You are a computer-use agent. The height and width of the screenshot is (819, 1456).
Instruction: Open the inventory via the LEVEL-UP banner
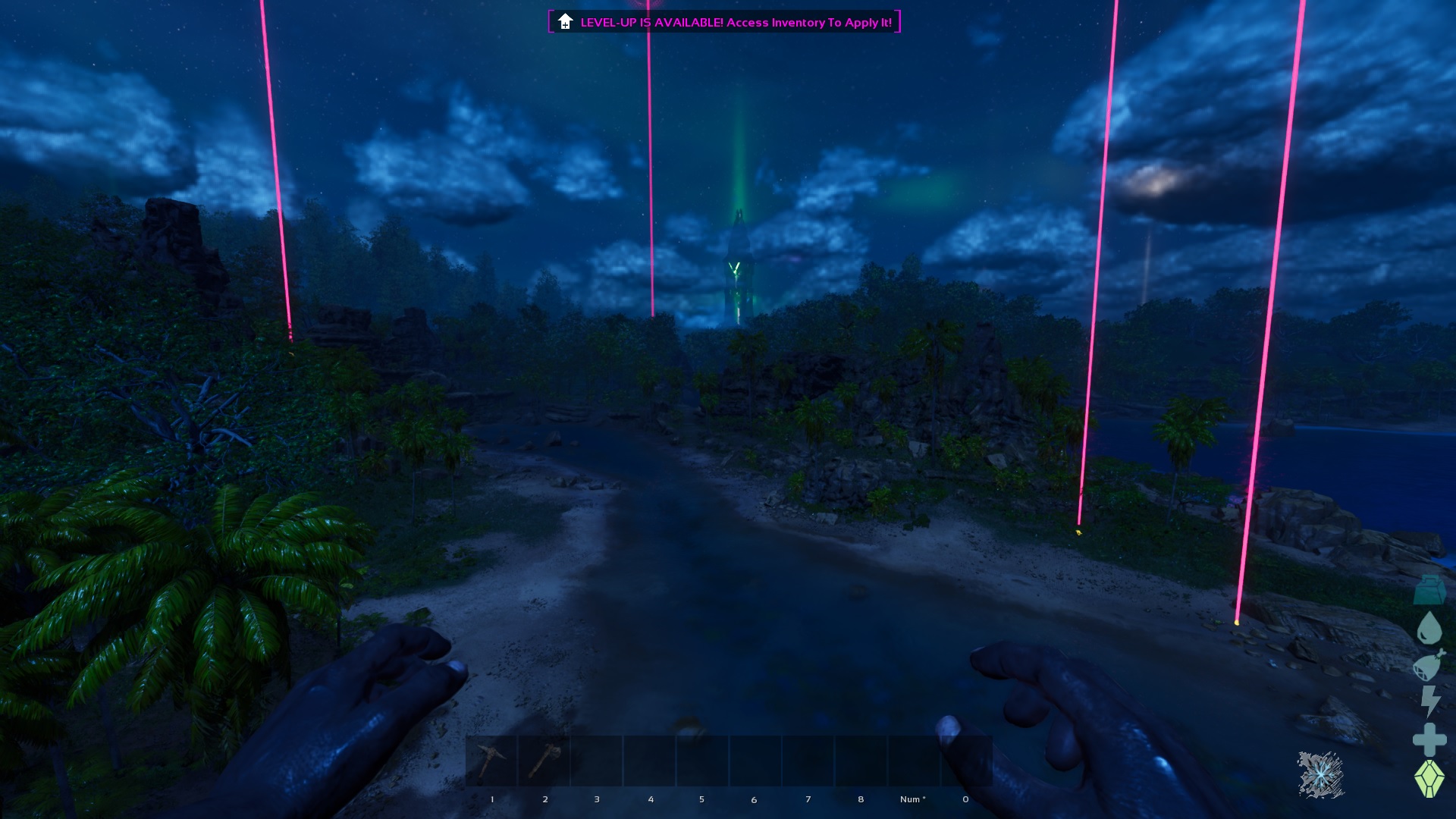[x=724, y=24]
